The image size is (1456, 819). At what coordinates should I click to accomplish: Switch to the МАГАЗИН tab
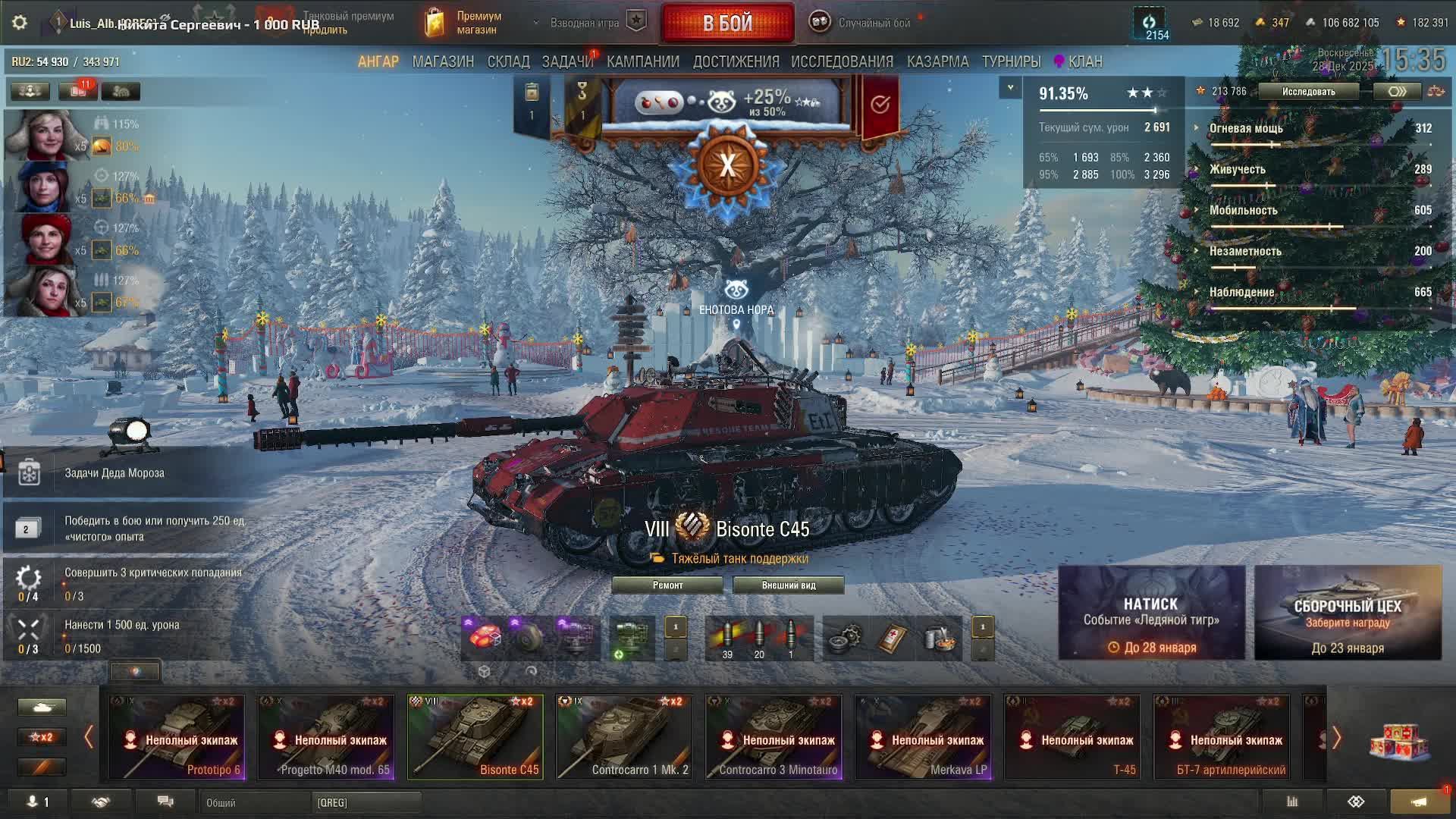[443, 61]
